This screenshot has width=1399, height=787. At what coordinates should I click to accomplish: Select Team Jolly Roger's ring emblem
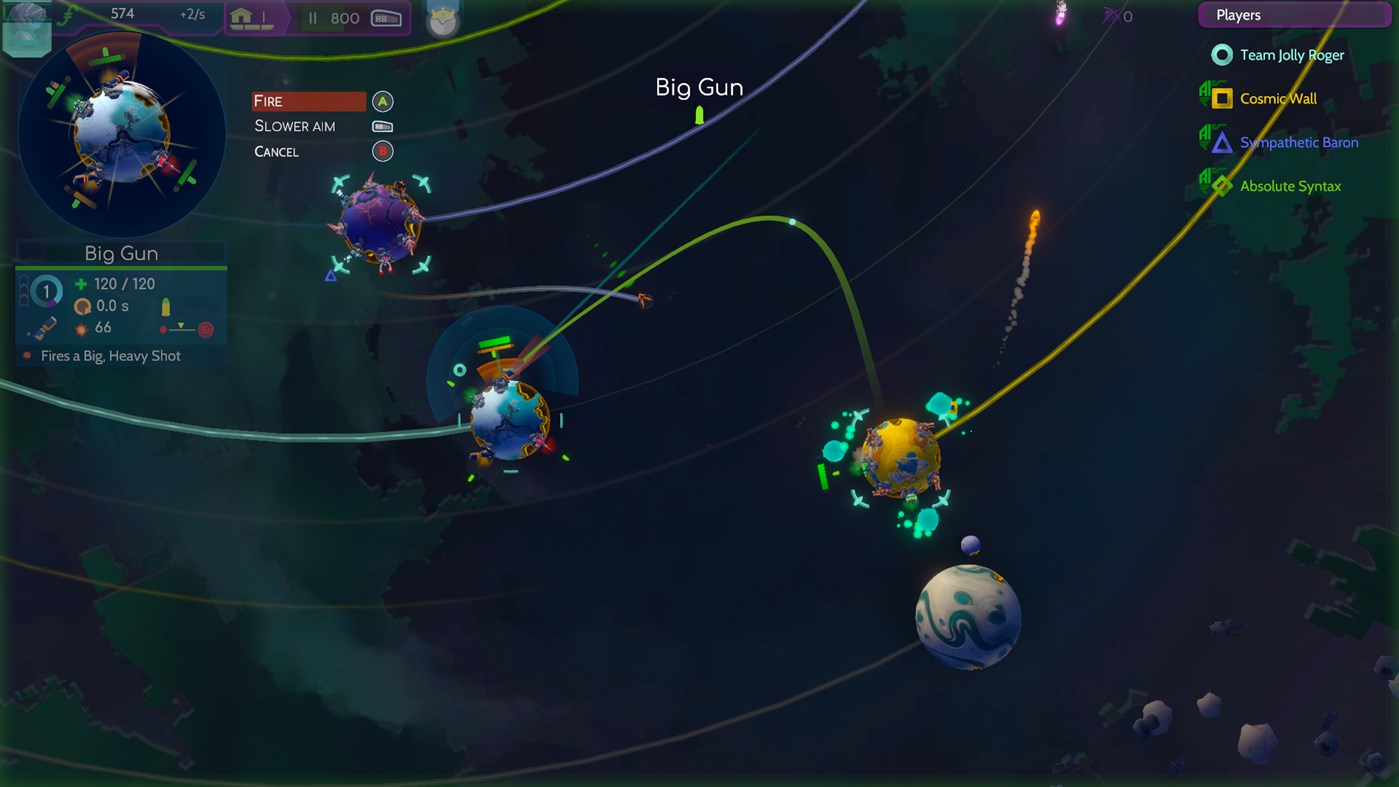tap(1221, 55)
